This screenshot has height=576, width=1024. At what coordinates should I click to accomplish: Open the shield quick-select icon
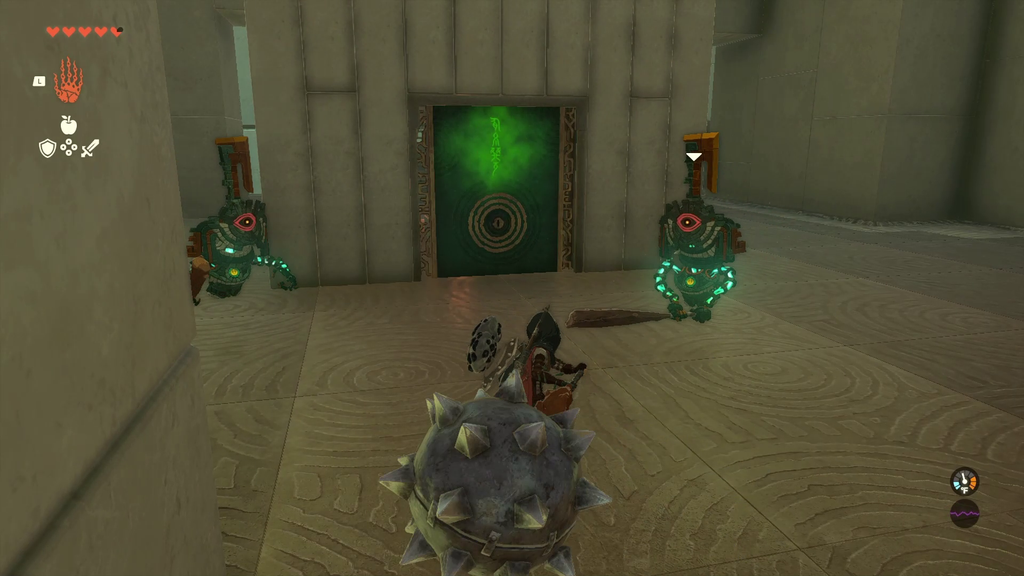[x=47, y=148]
